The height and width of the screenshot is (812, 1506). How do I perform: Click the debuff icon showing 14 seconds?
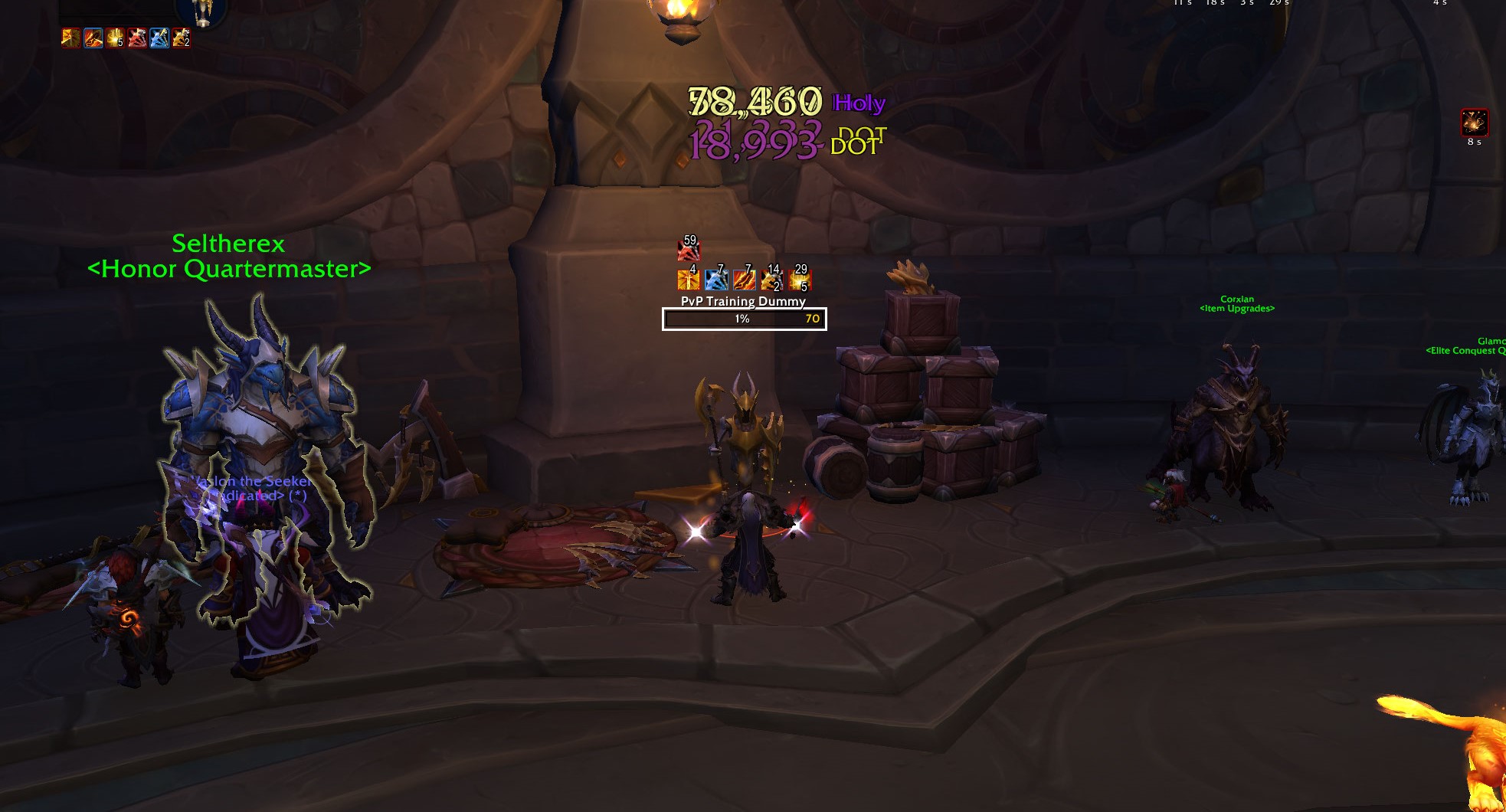click(772, 280)
